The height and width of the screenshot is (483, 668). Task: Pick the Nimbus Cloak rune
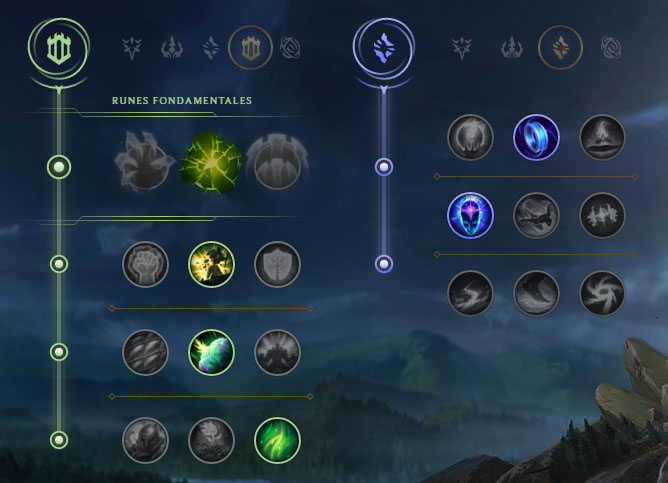point(602,137)
